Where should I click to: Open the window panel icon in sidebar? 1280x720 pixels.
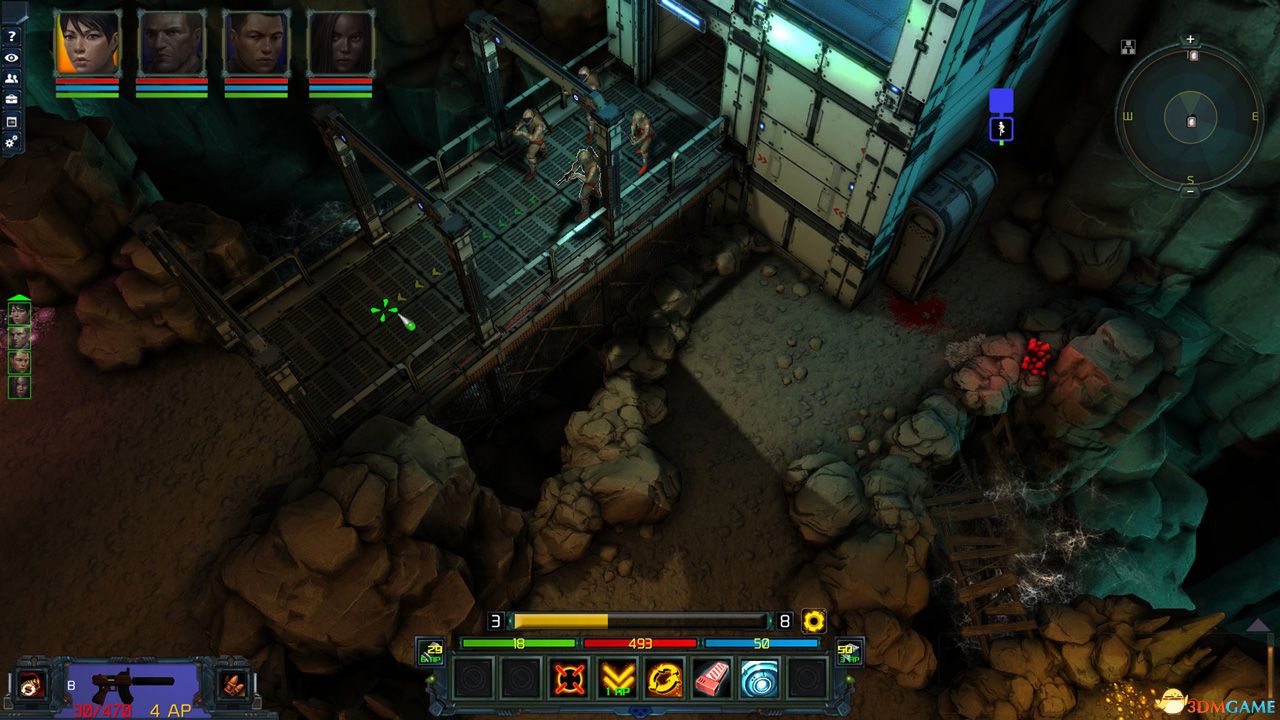tap(12, 121)
